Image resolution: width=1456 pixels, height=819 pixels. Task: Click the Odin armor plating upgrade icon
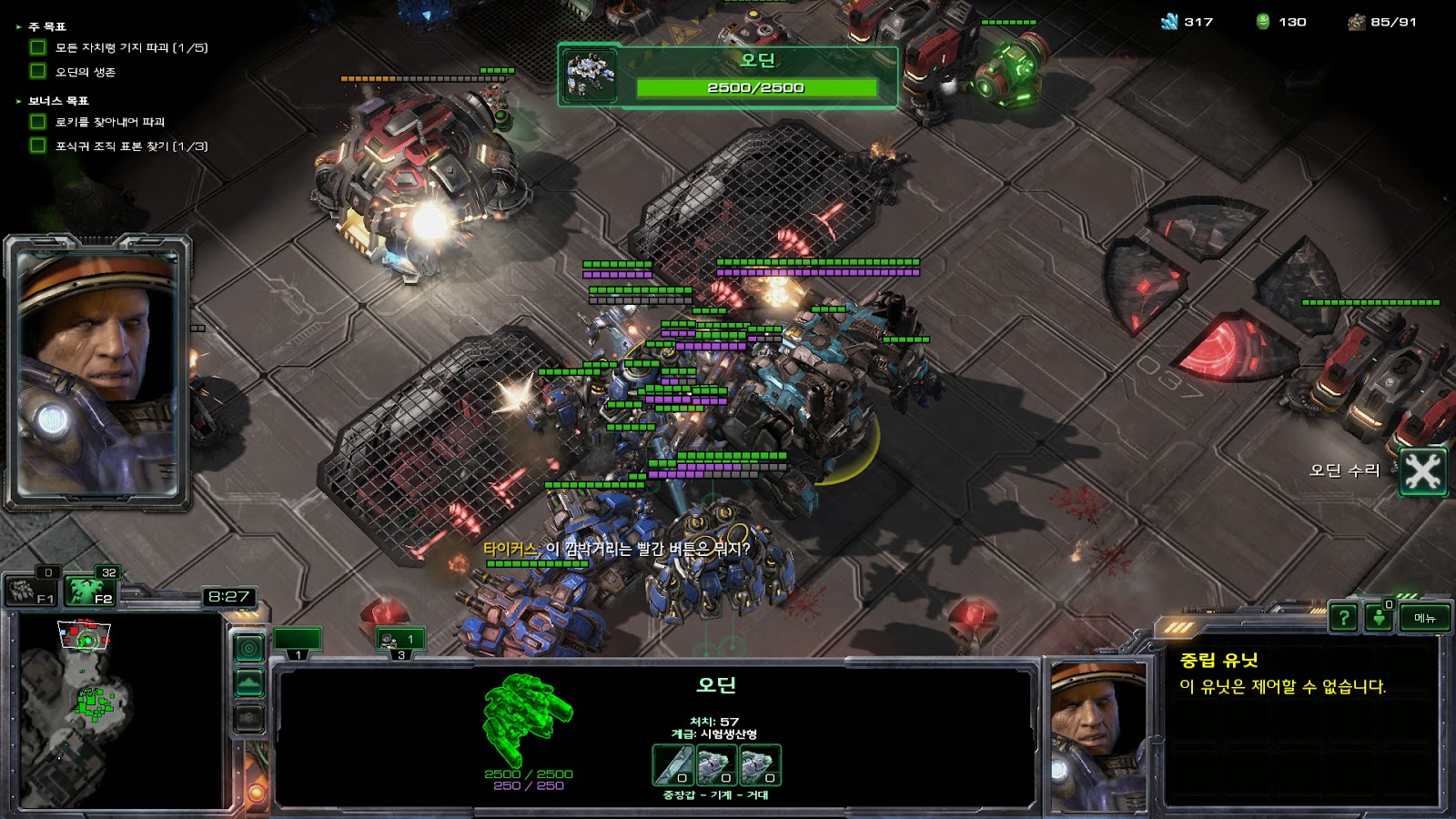click(672, 765)
